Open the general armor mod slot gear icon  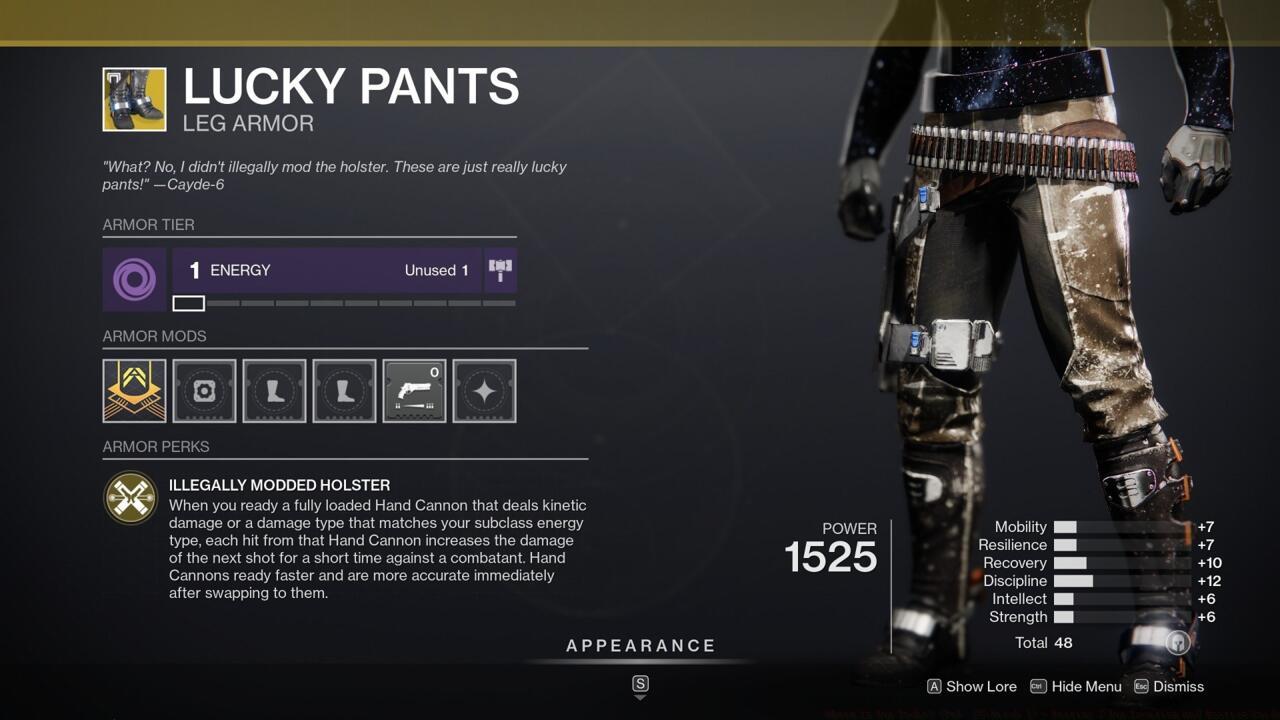pyautogui.click(x=204, y=391)
